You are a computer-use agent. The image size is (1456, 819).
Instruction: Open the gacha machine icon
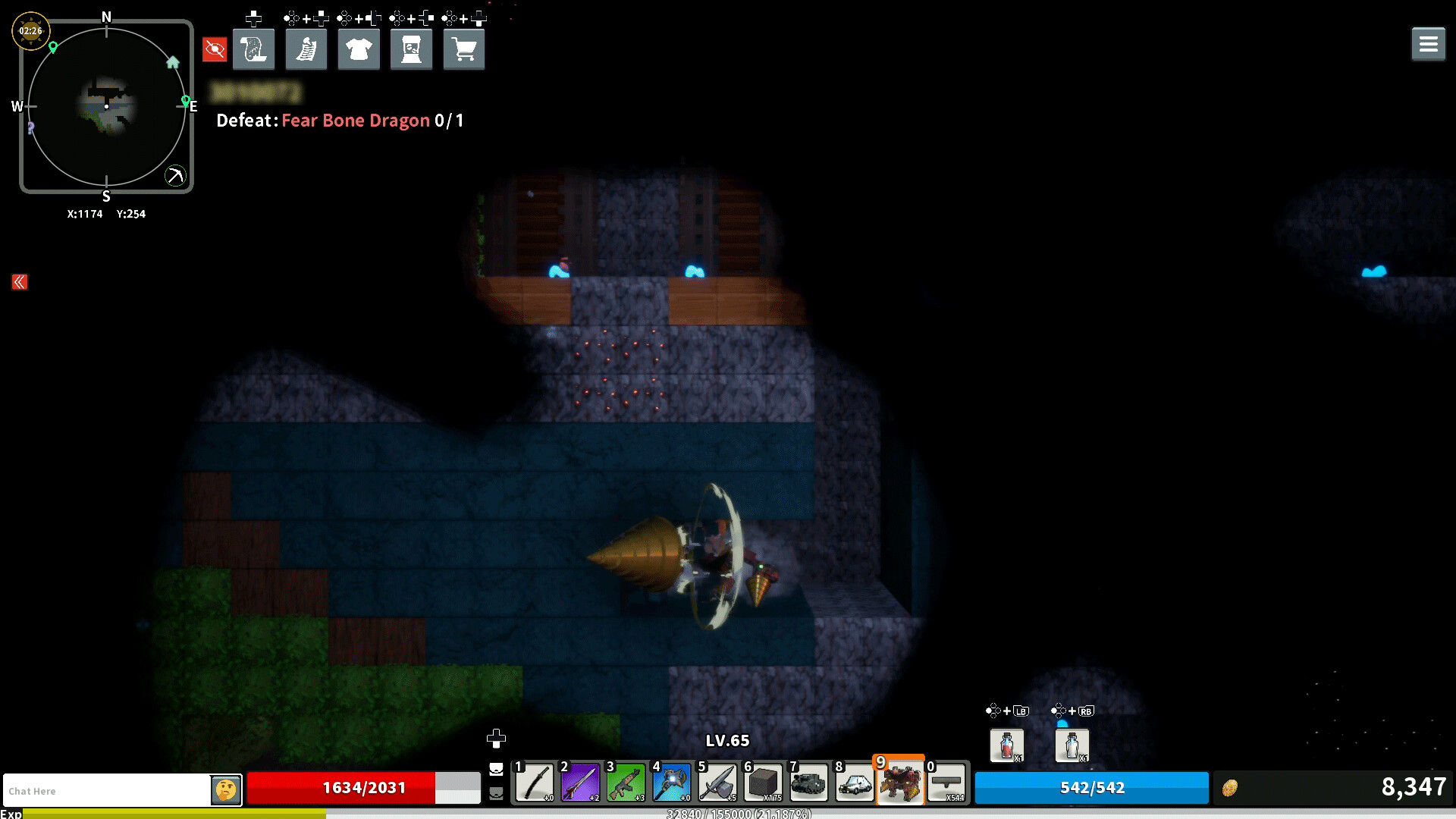[411, 49]
